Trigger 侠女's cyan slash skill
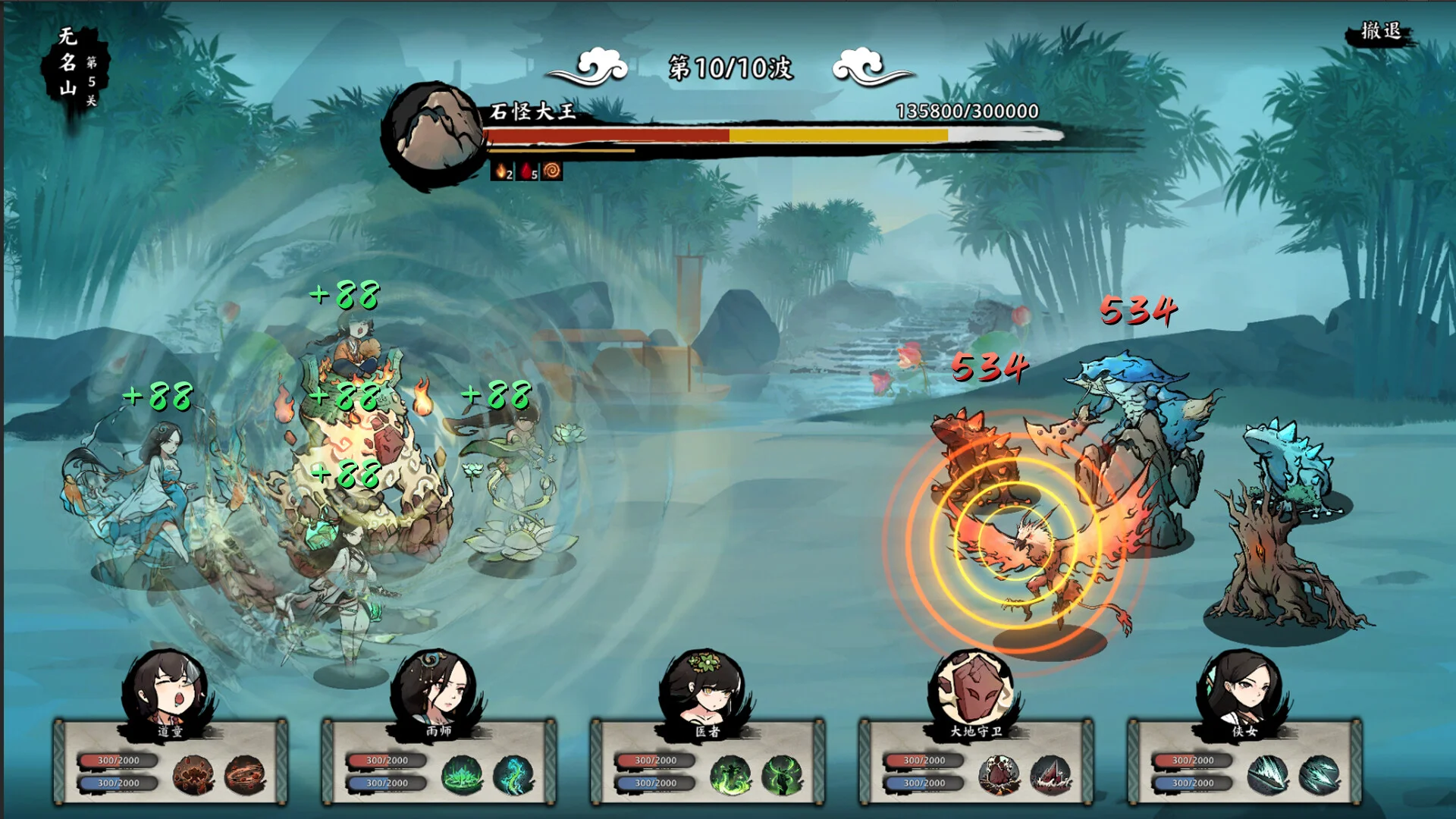 [x=1318, y=774]
